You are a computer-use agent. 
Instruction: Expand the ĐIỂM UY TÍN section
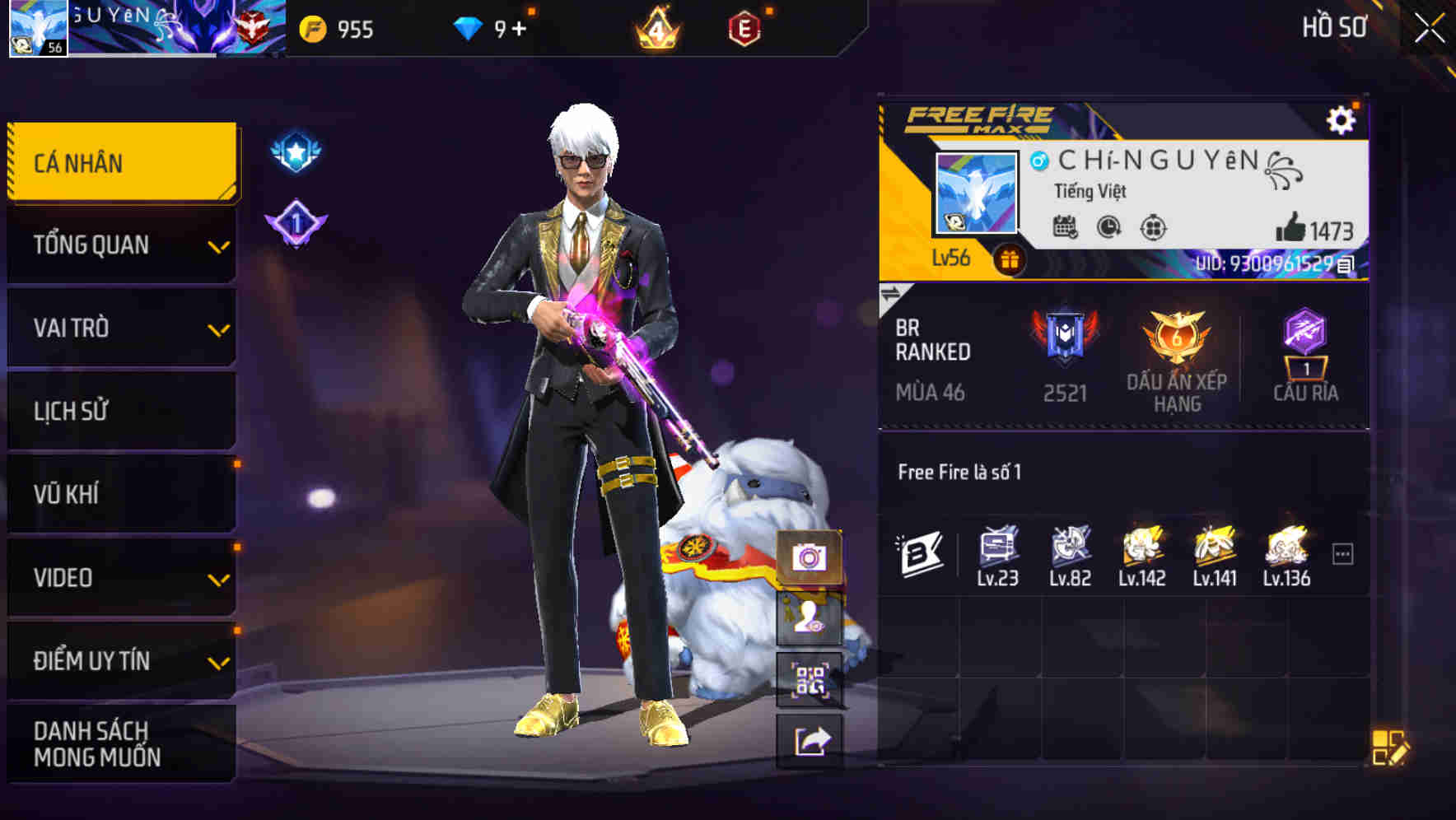pos(120,659)
